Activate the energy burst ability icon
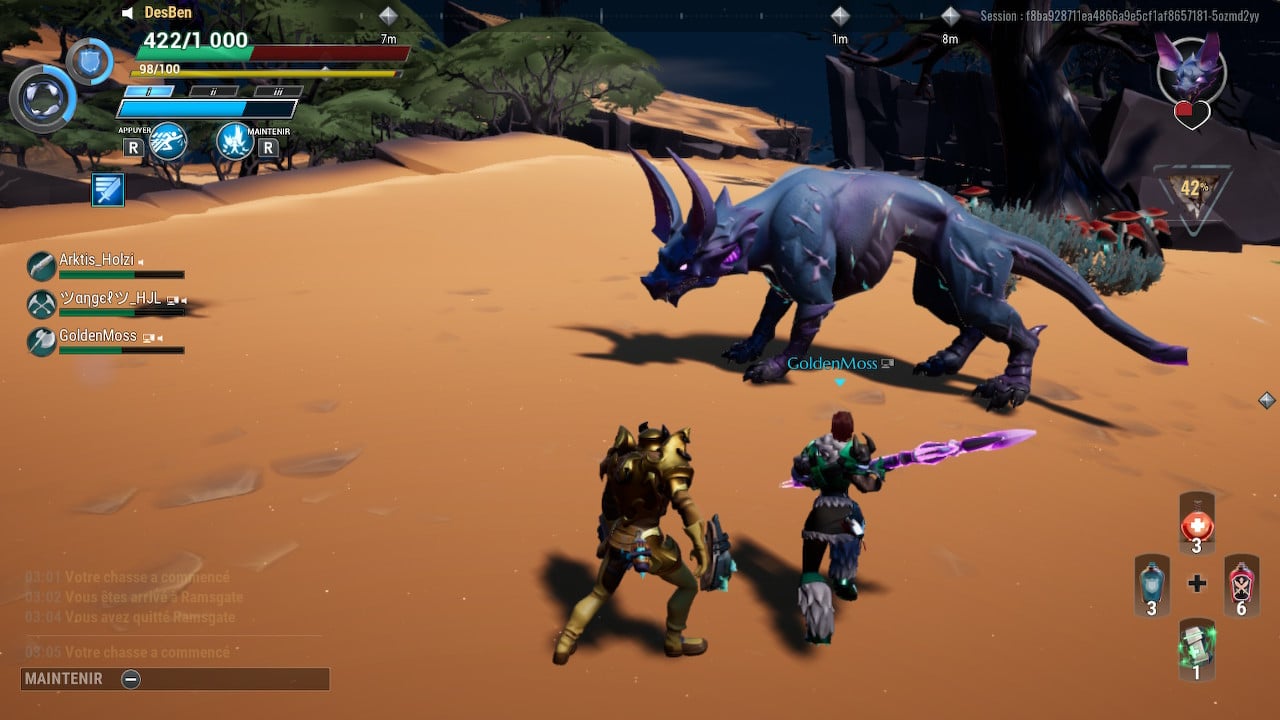 pyautogui.click(x=234, y=141)
